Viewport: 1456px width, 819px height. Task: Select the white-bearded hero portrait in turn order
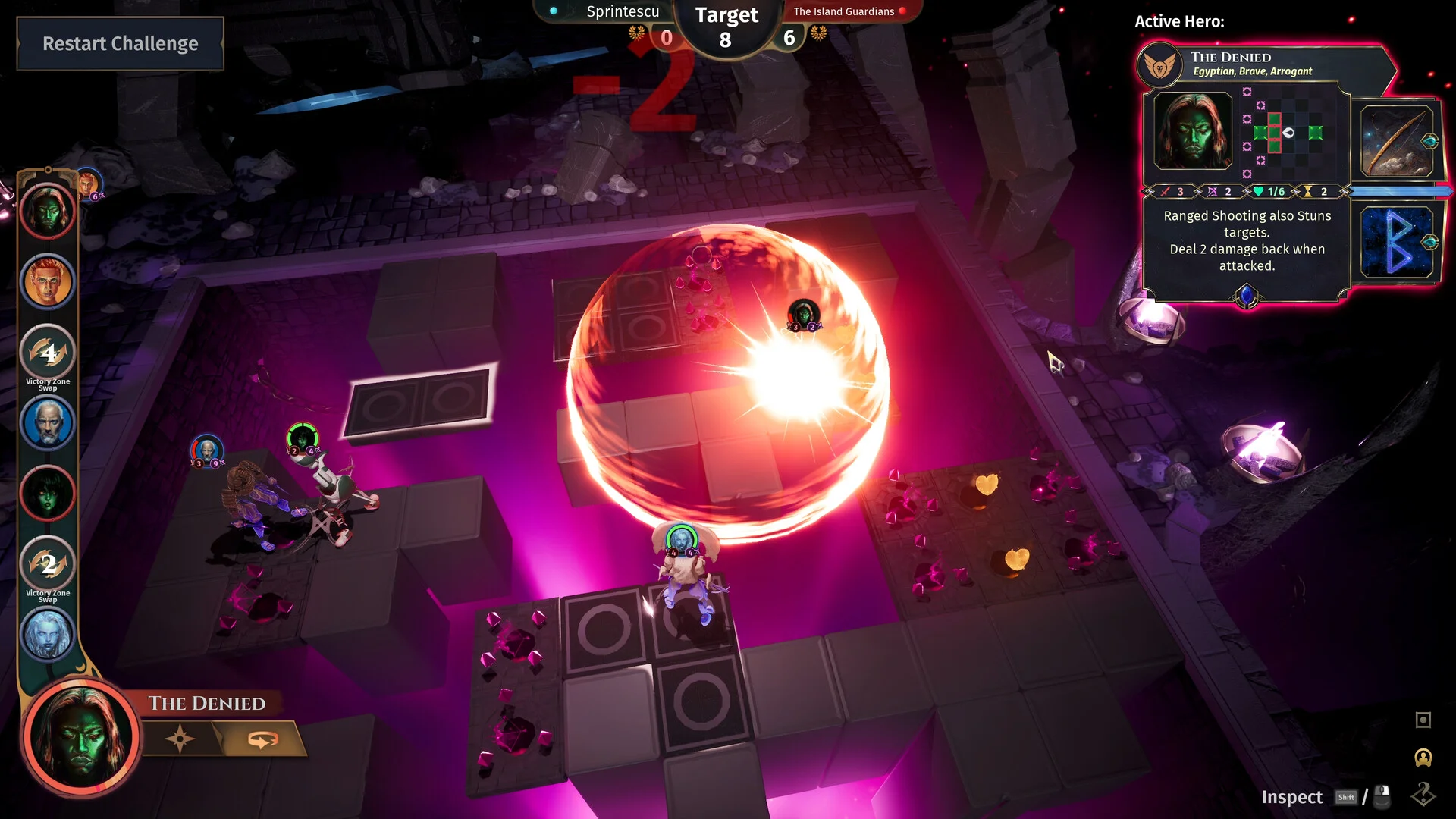(x=48, y=423)
